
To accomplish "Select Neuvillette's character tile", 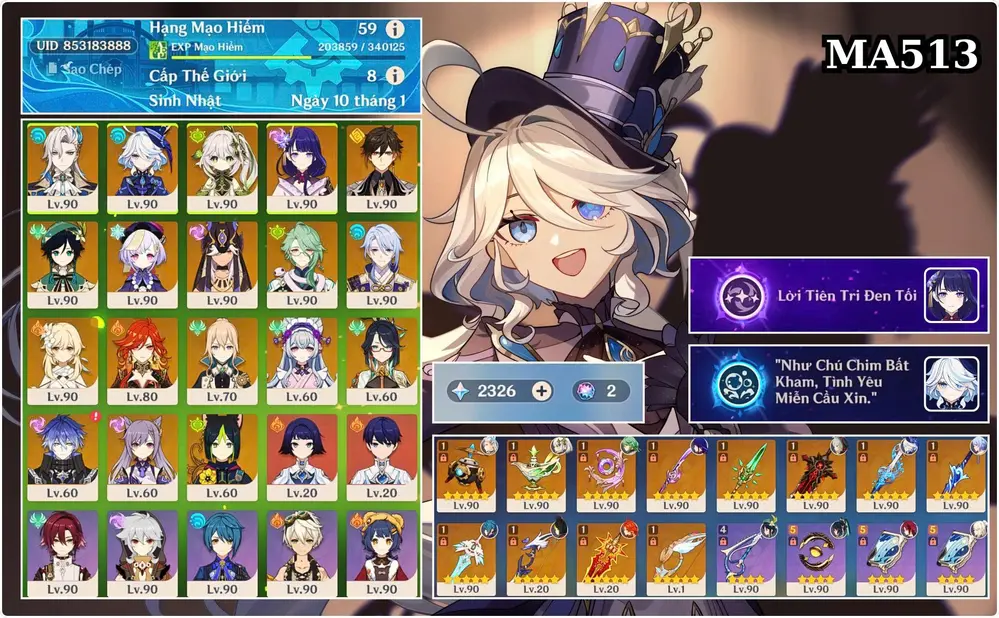I will click(x=62, y=167).
